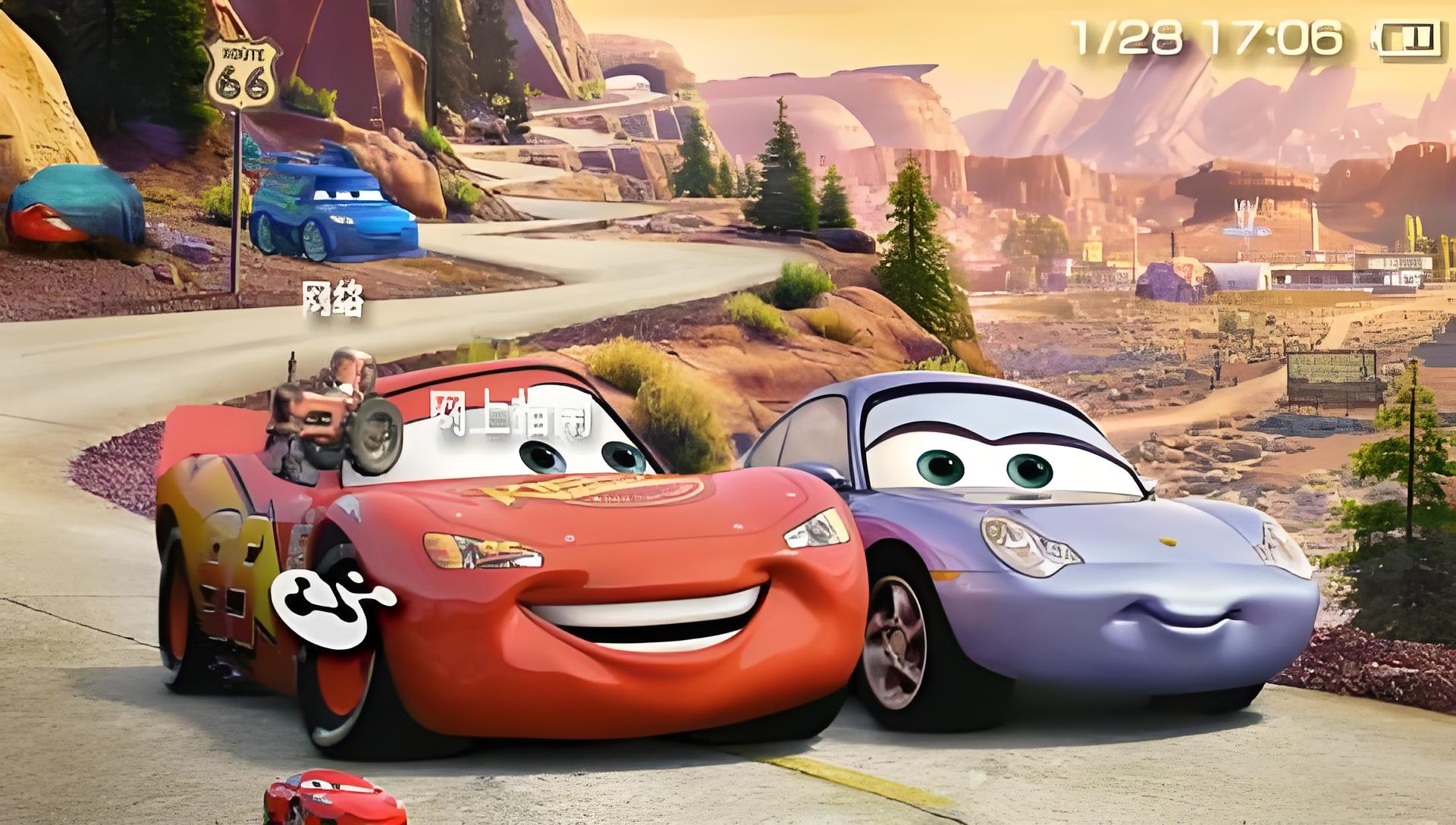Switch to the blue-tarp covered car category
This screenshot has height=825, width=1456.
[x=74, y=203]
